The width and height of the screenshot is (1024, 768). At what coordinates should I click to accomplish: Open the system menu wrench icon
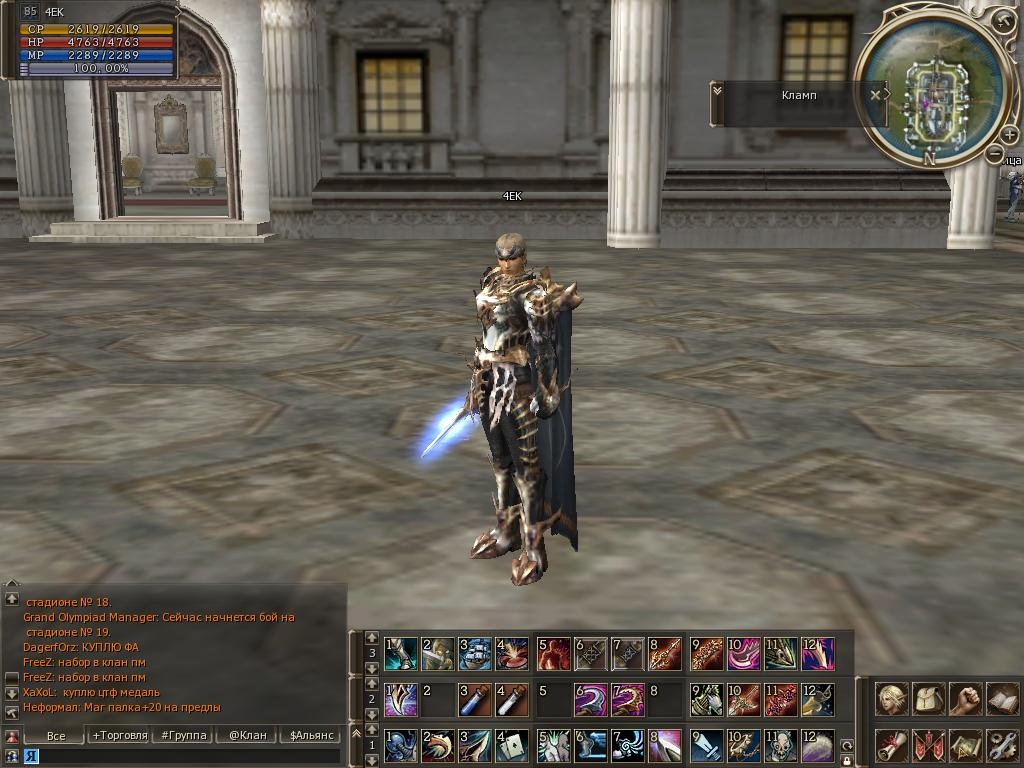click(1002, 745)
